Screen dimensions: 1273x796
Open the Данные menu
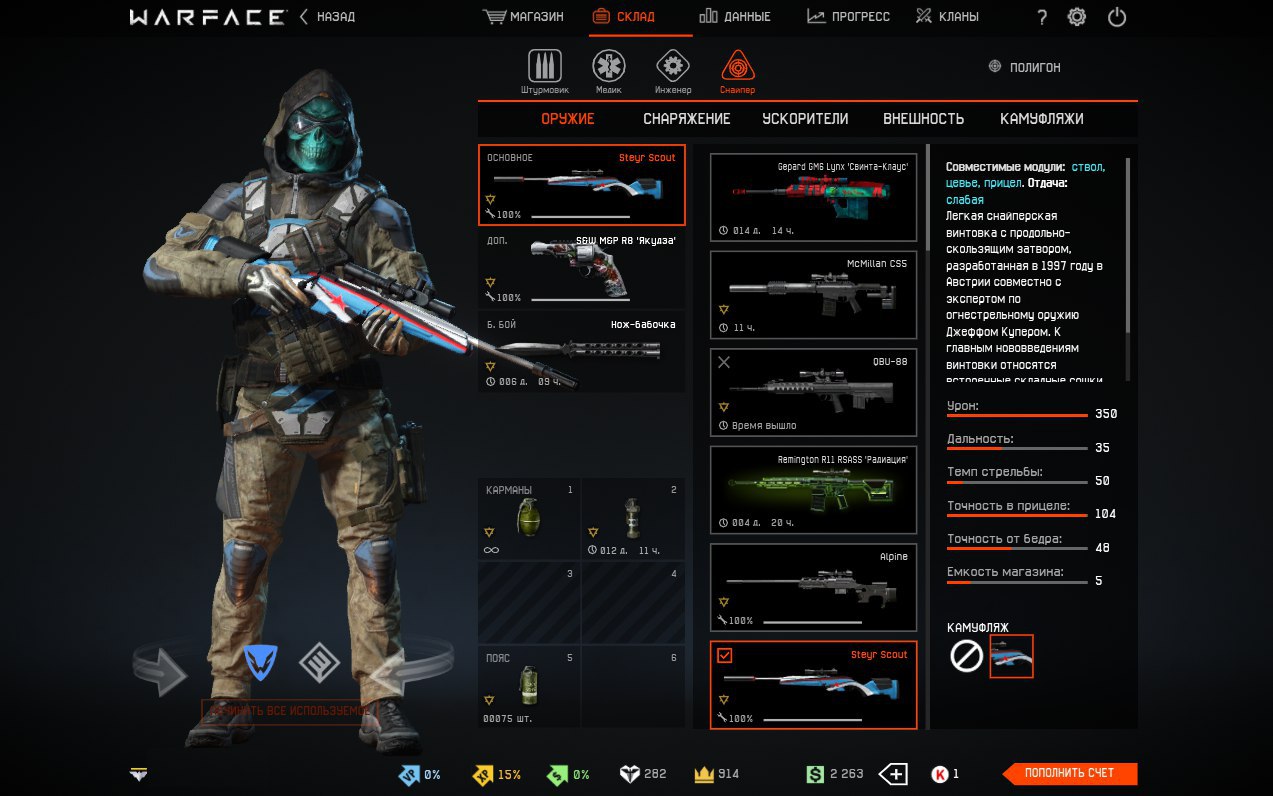(x=734, y=17)
